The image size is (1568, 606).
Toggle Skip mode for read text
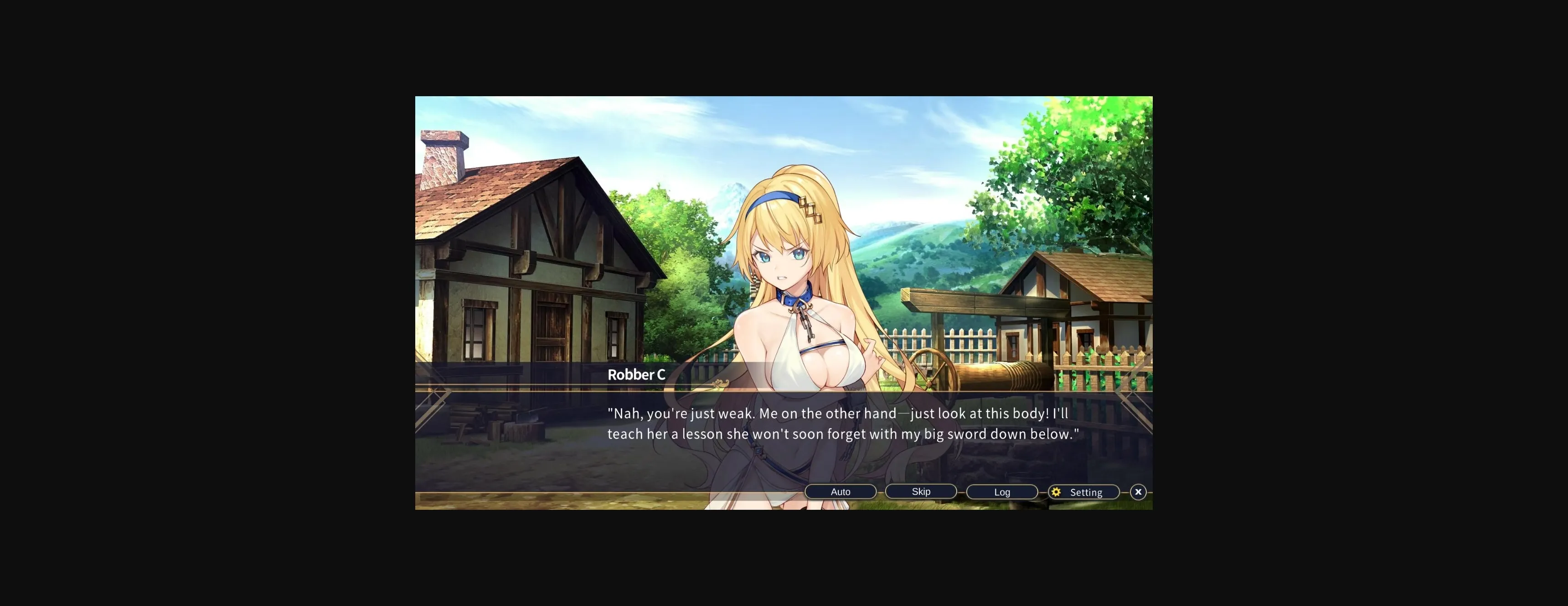(921, 491)
